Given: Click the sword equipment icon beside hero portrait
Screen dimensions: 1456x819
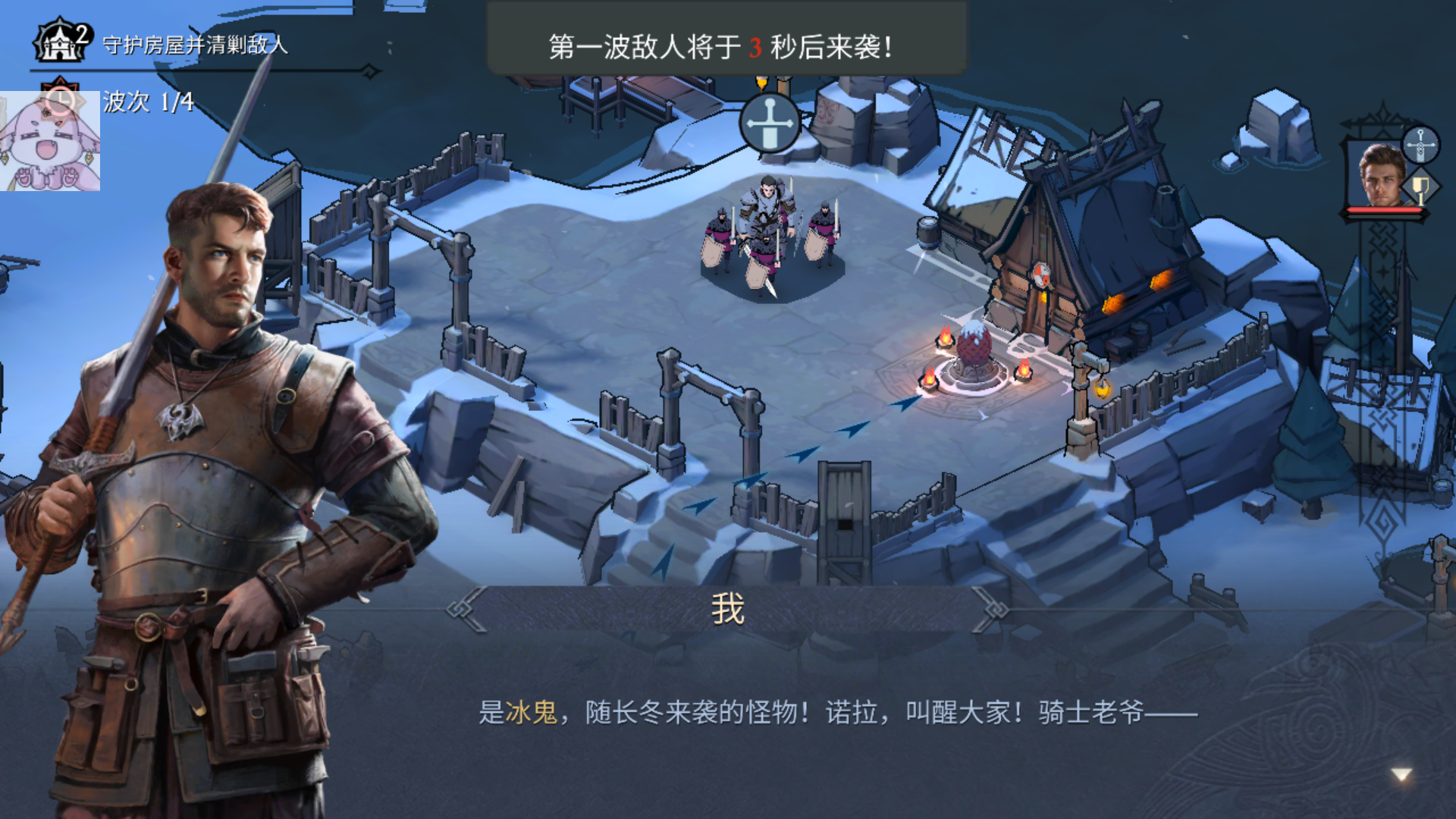Looking at the screenshot, I should [1420, 144].
